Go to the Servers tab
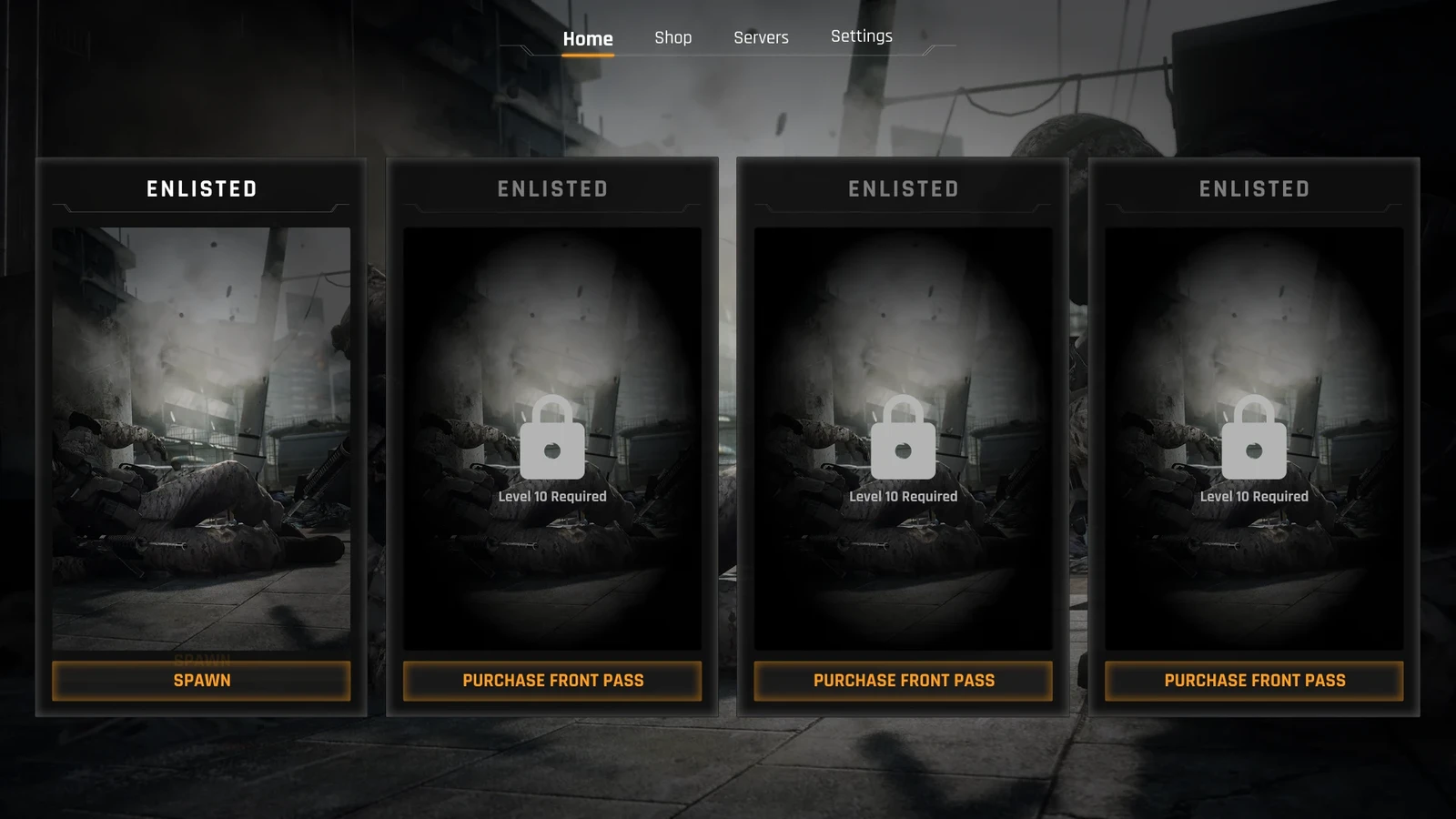The image size is (1456, 819). (x=761, y=37)
